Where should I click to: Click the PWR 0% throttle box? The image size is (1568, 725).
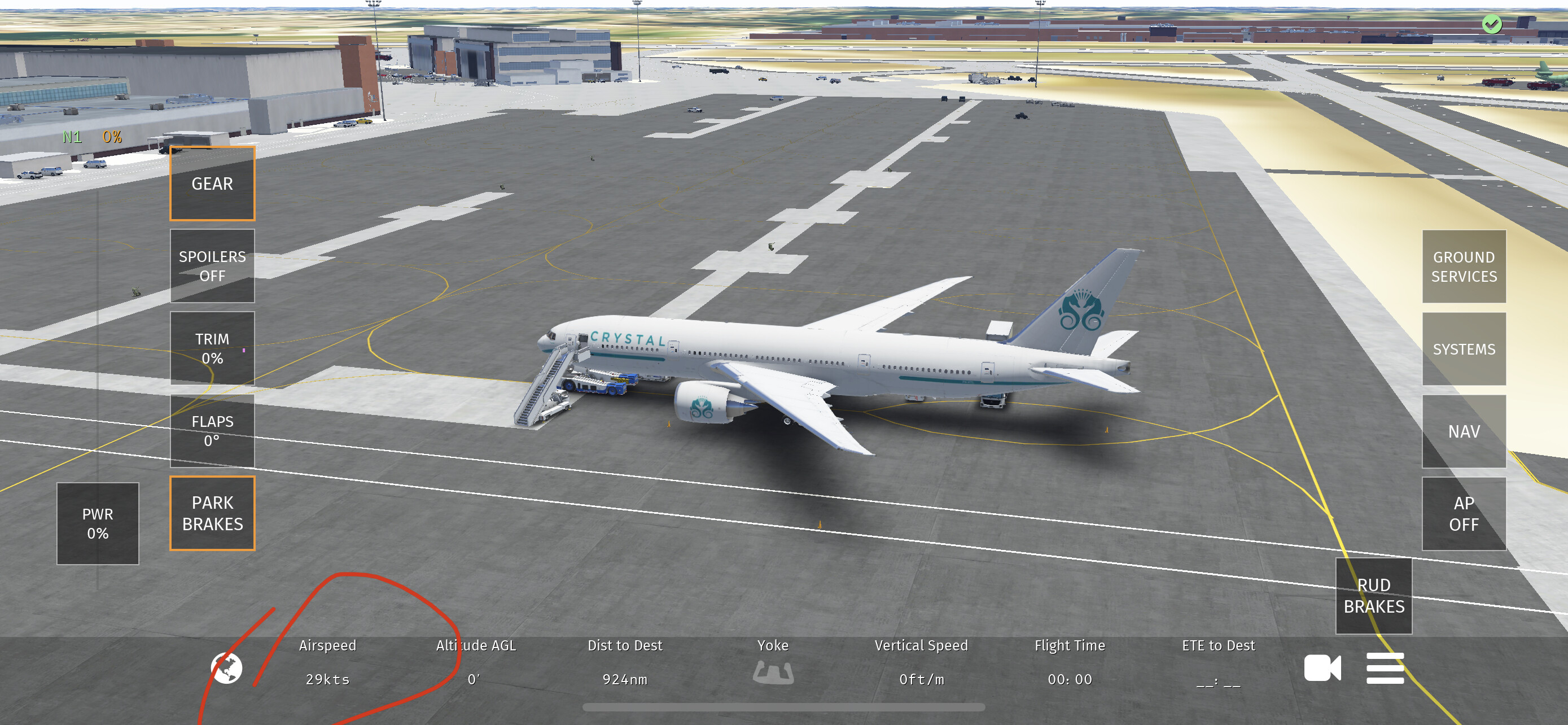[98, 523]
